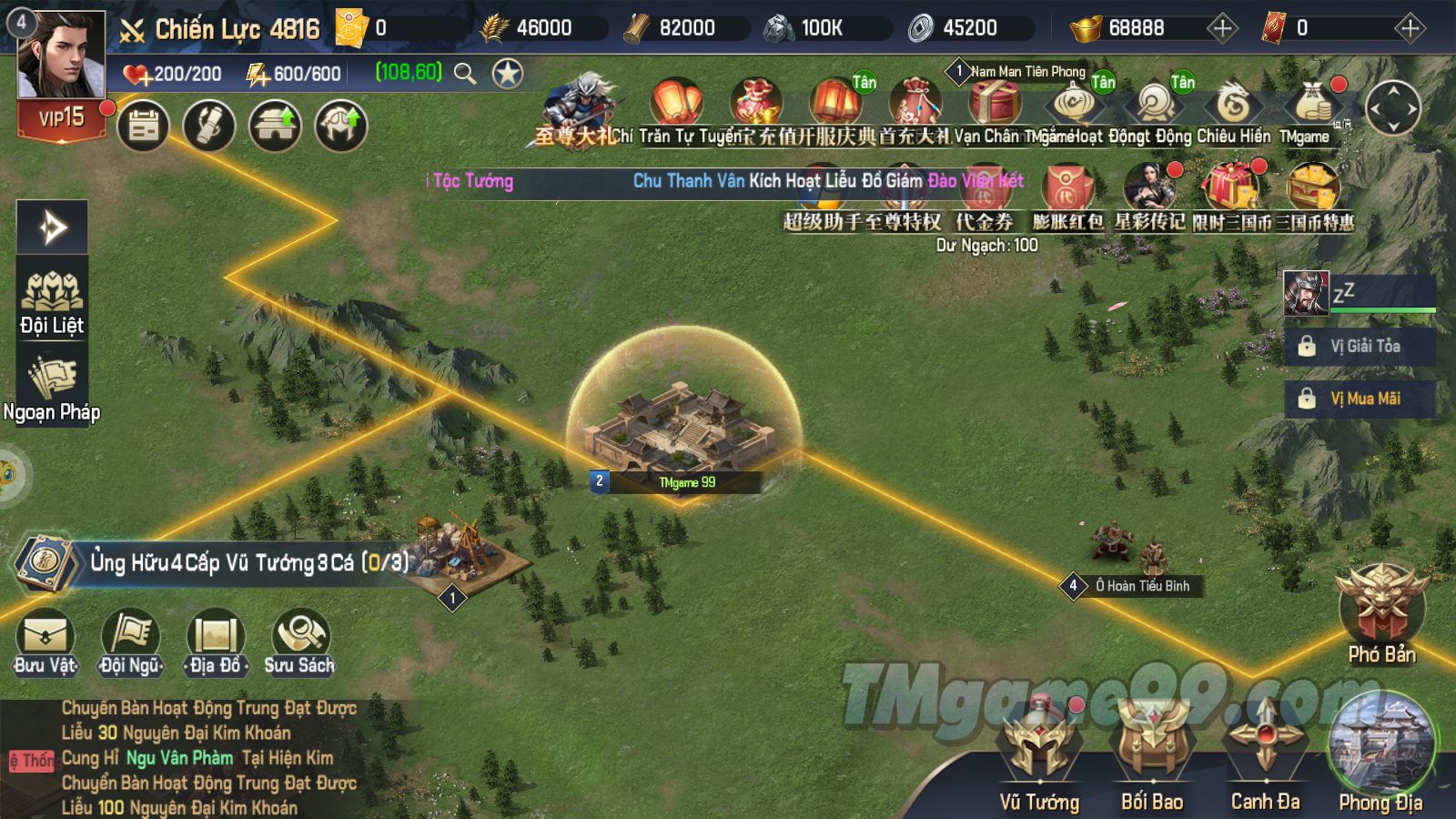Select the locked Vị Mua Mãi slot
The height and width of the screenshot is (819, 1456).
(x=1360, y=399)
